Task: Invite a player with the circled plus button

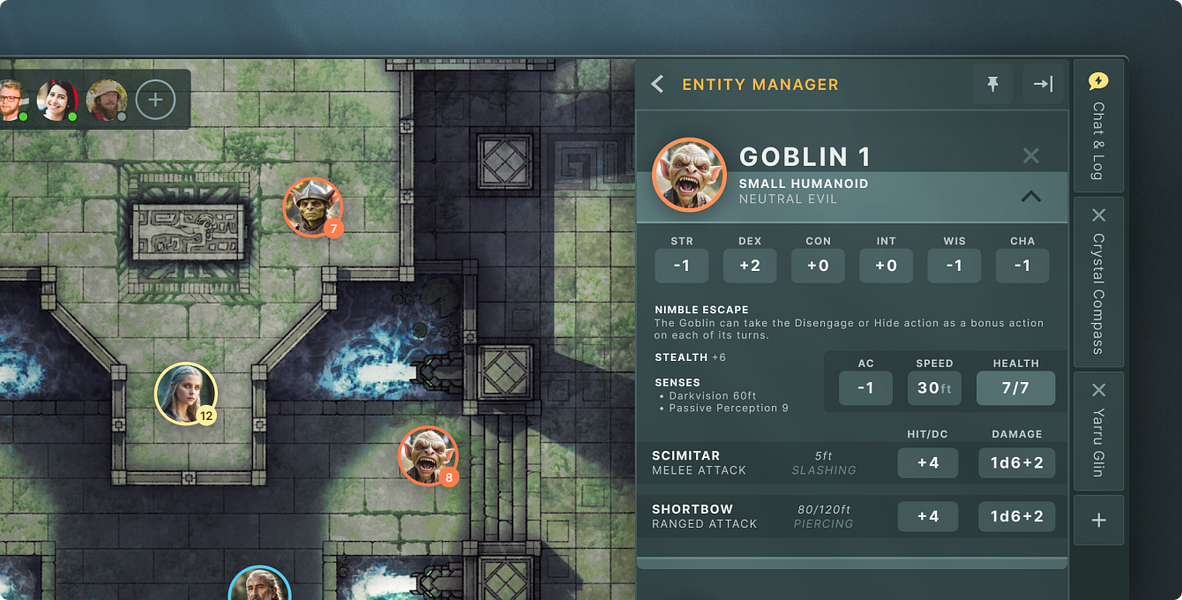Action: click(x=155, y=99)
